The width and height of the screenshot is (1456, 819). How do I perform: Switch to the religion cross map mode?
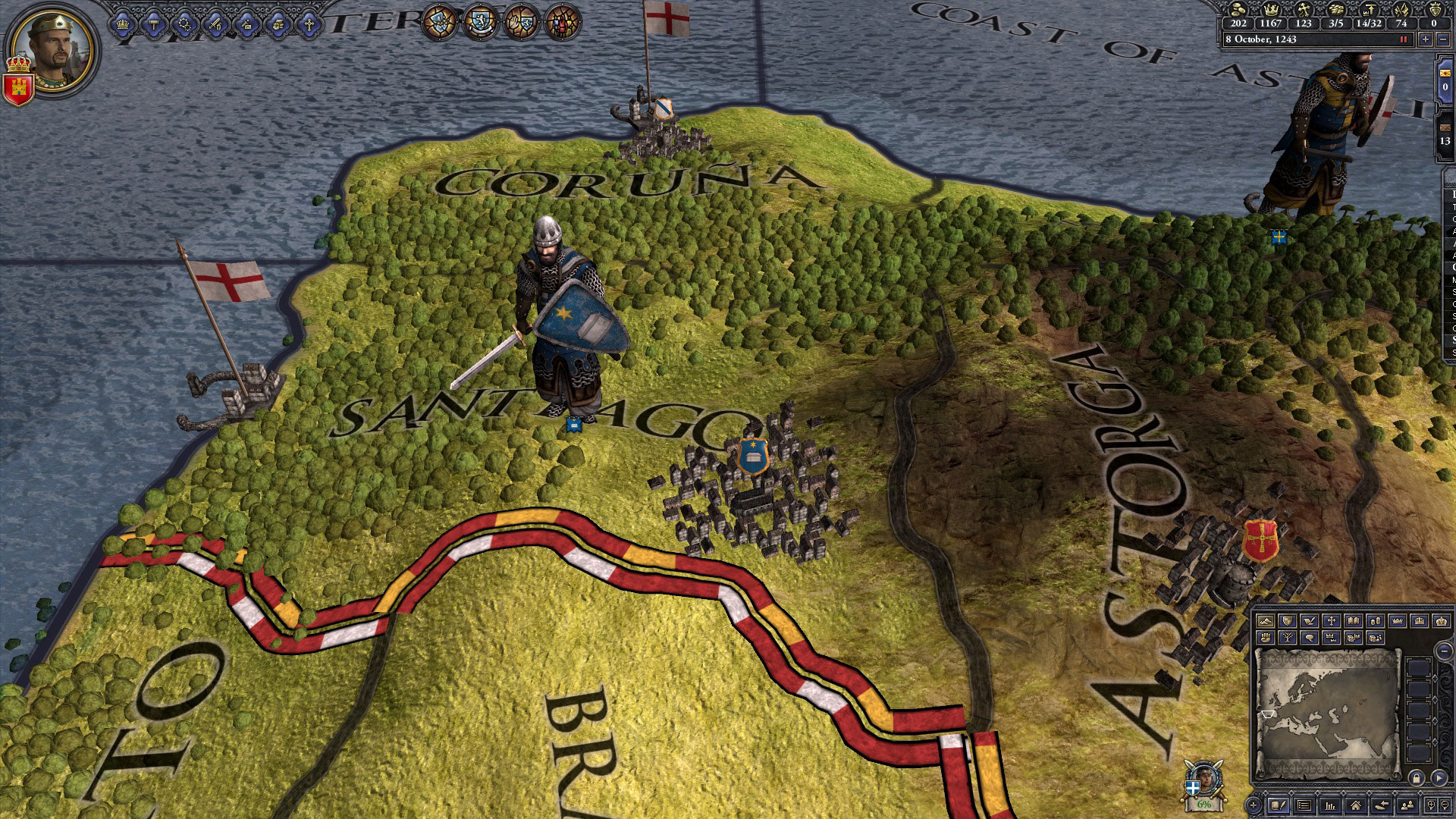coord(1331,621)
